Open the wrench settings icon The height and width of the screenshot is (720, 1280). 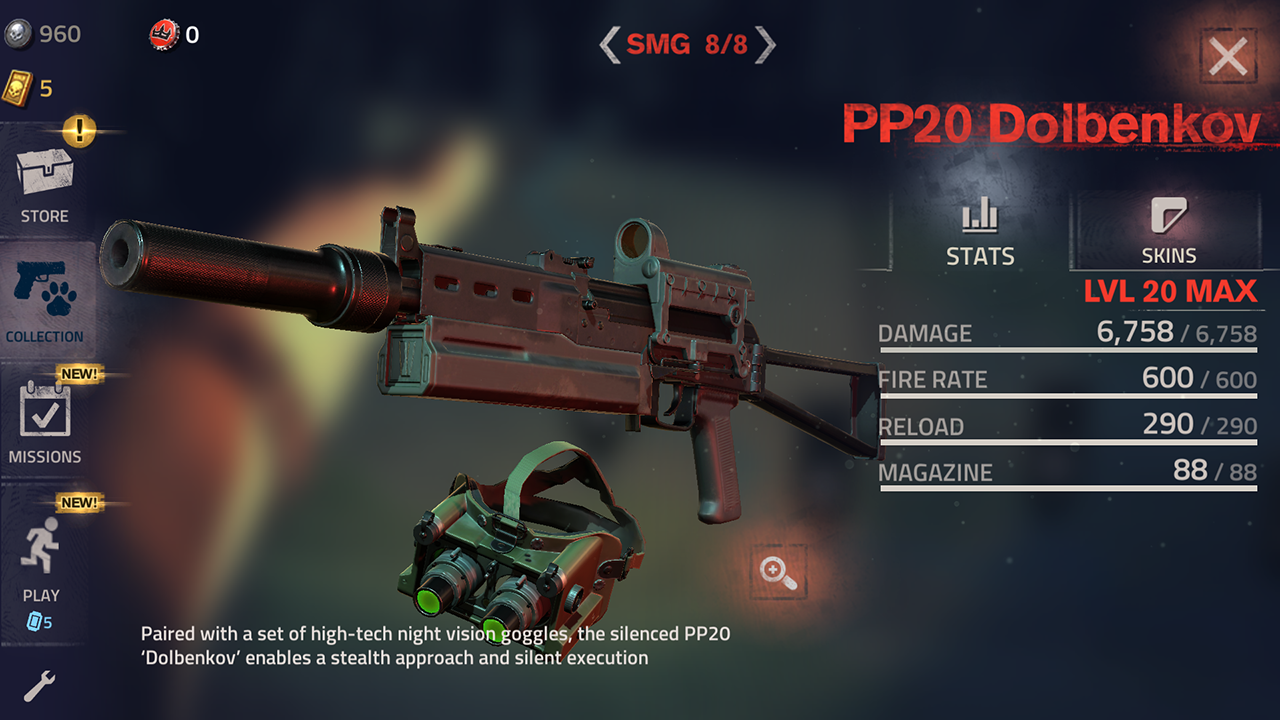39,686
